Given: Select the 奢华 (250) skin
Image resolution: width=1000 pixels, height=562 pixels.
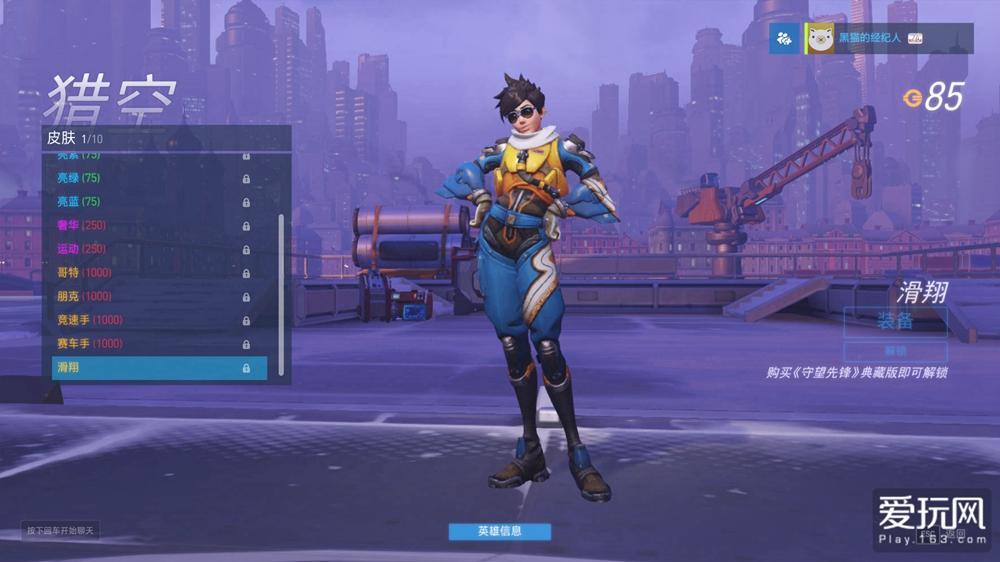Looking at the screenshot, I should tap(150, 225).
